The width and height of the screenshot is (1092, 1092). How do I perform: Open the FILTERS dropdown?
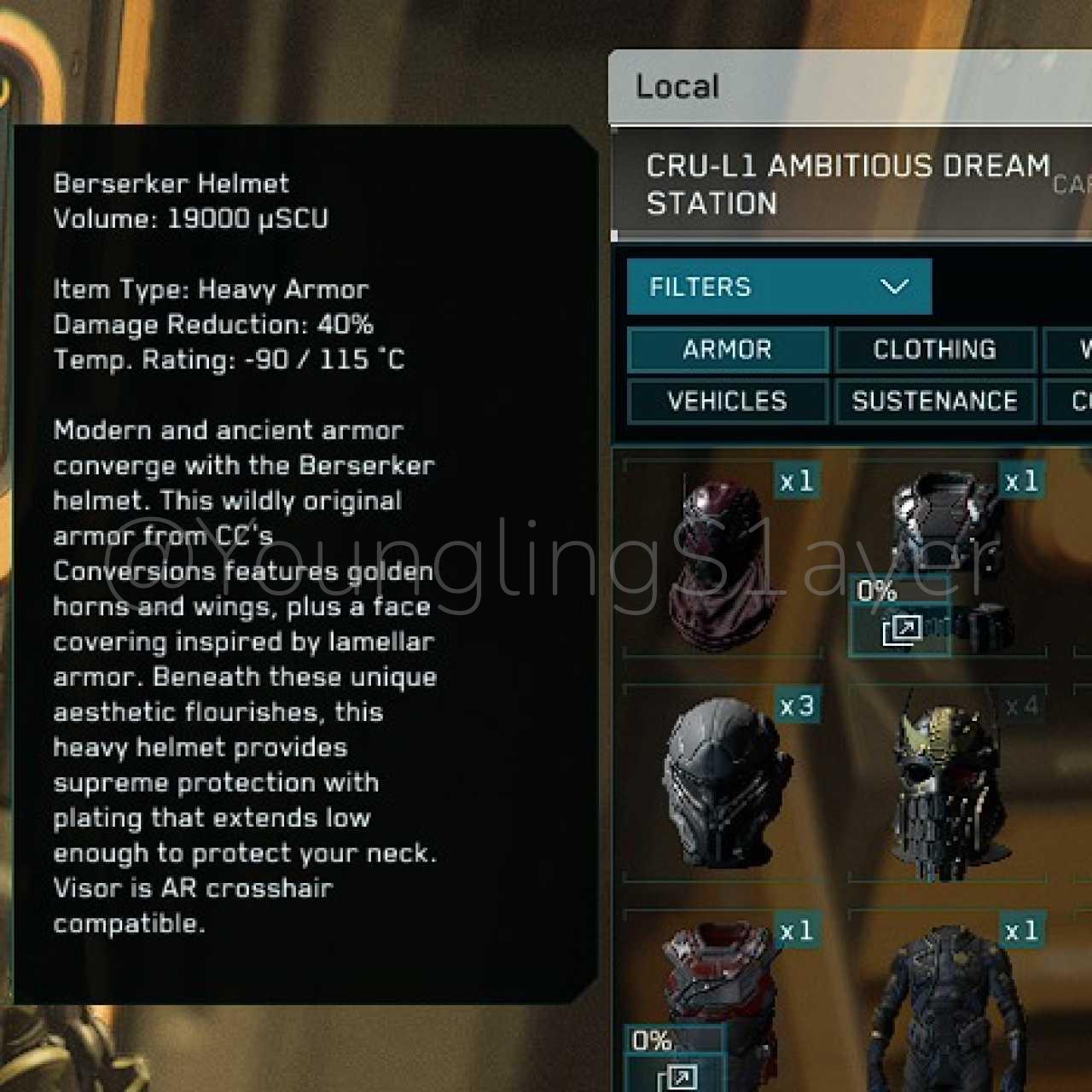click(x=778, y=287)
